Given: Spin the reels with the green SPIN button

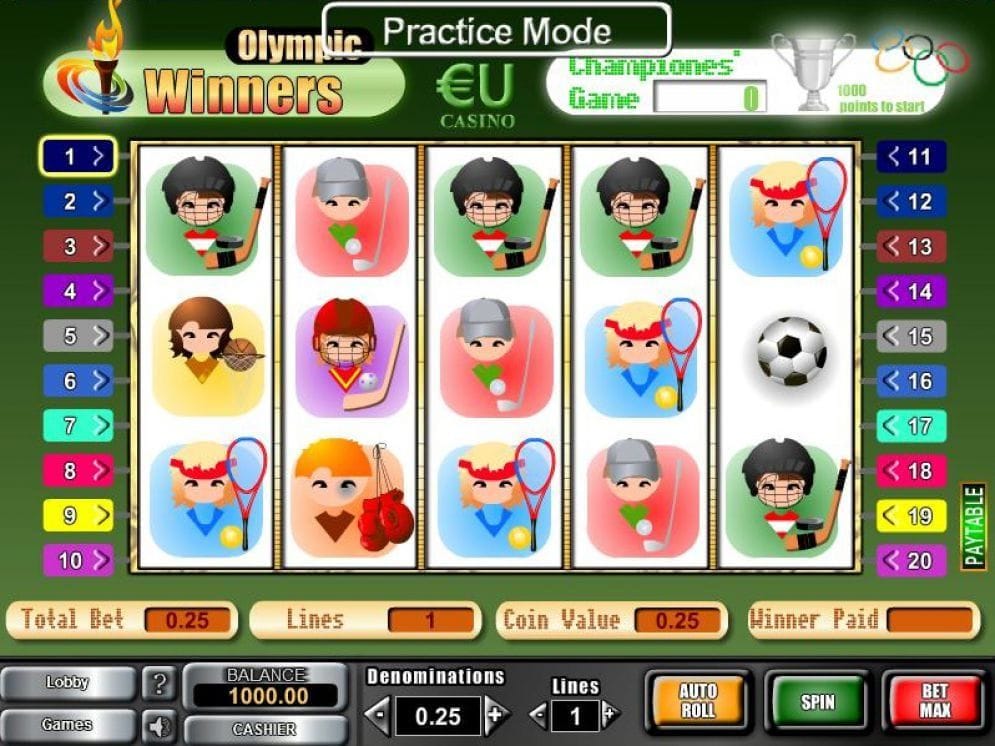Looking at the screenshot, I should pos(816,701).
